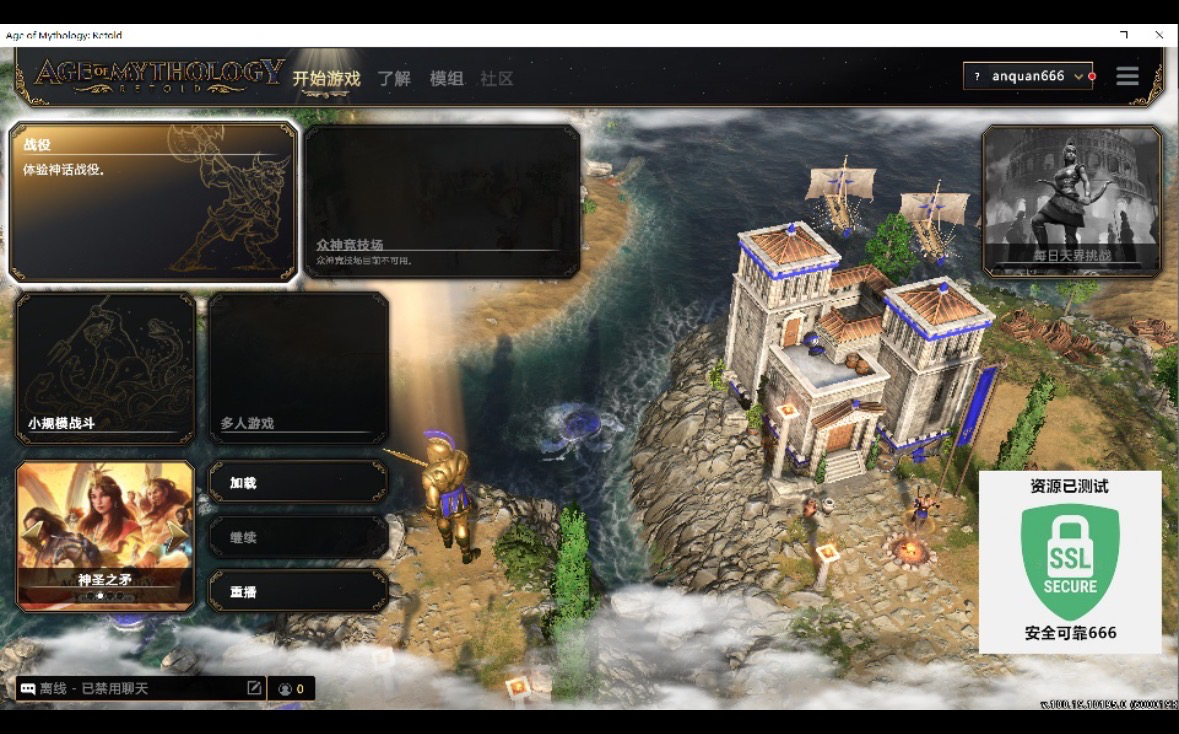Viewport: 1179px width, 734px height.
Task: Open the hamburger main menu
Action: click(x=1127, y=76)
